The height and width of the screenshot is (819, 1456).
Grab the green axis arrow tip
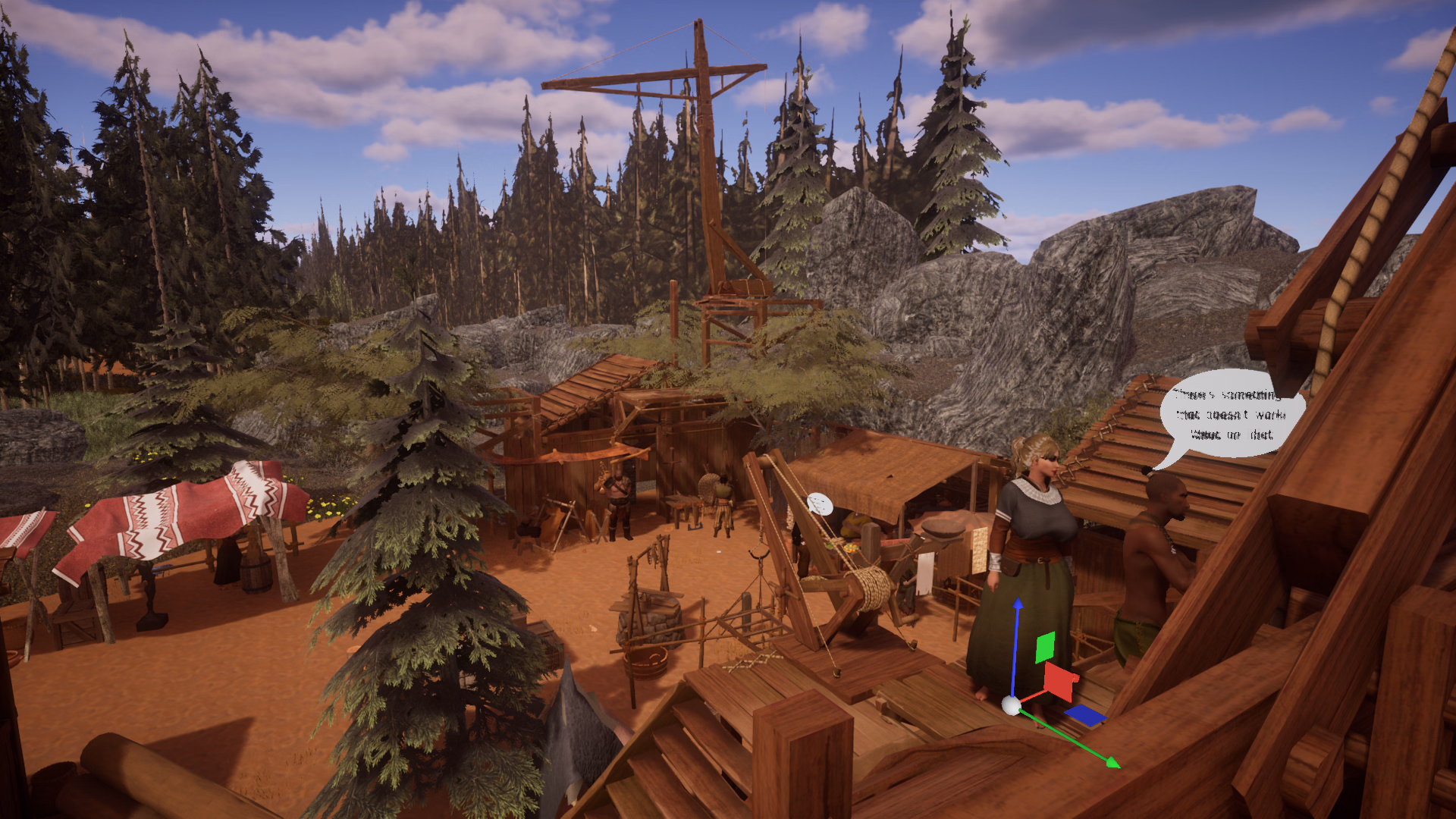pyautogui.click(x=1112, y=763)
